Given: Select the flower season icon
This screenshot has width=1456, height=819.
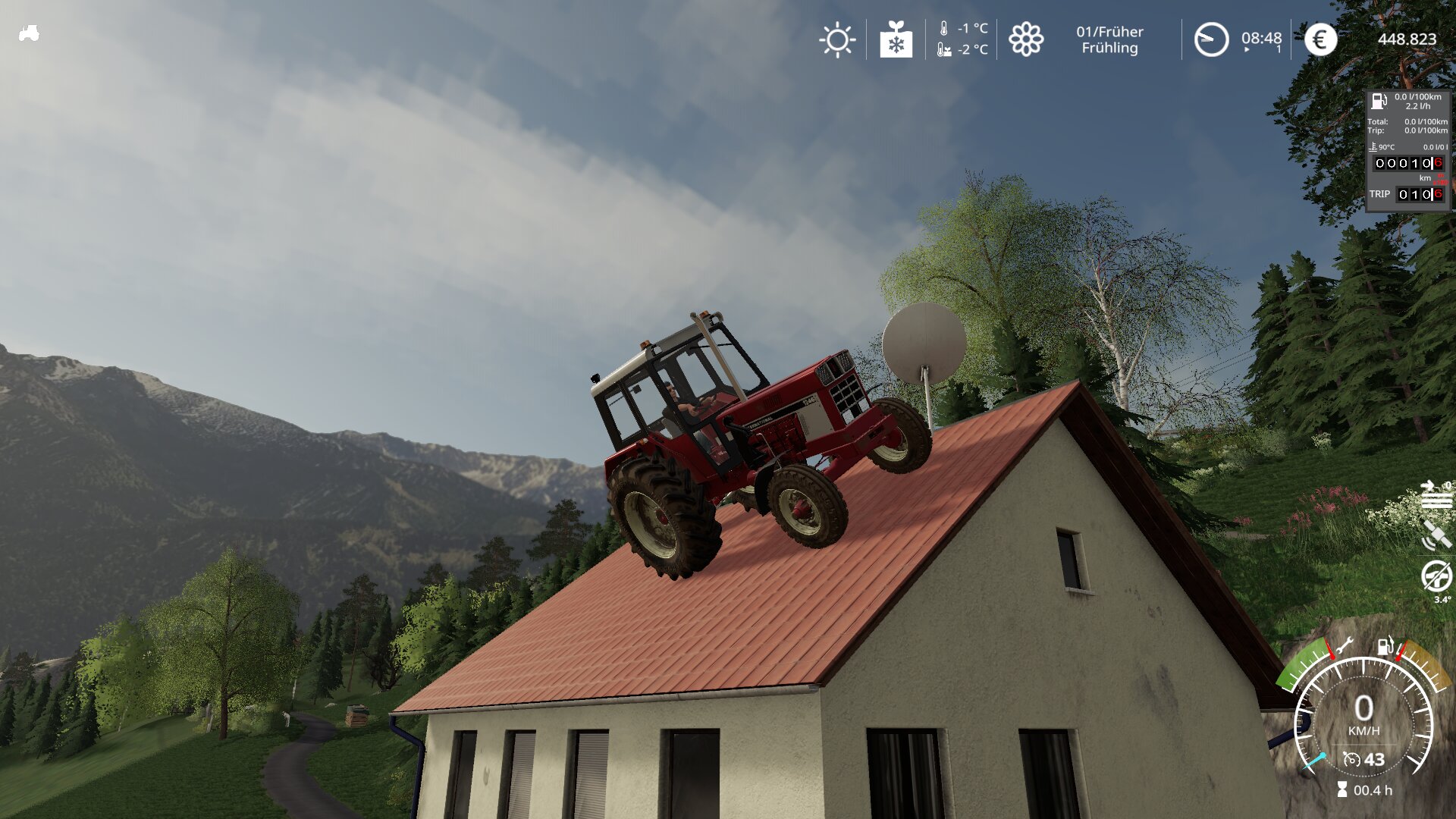Looking at the screenshot, I should [1026, 39].
